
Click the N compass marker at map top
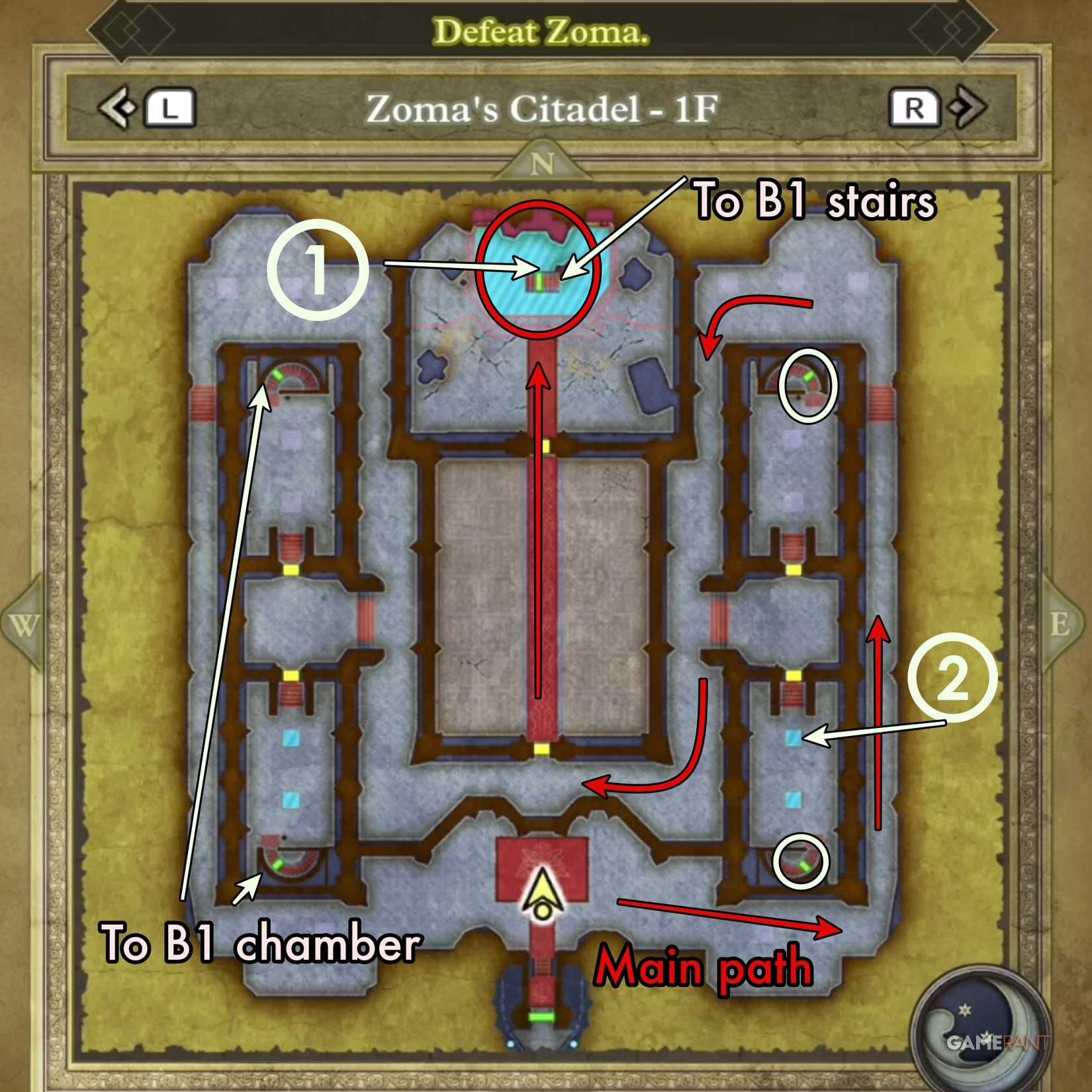544,162
